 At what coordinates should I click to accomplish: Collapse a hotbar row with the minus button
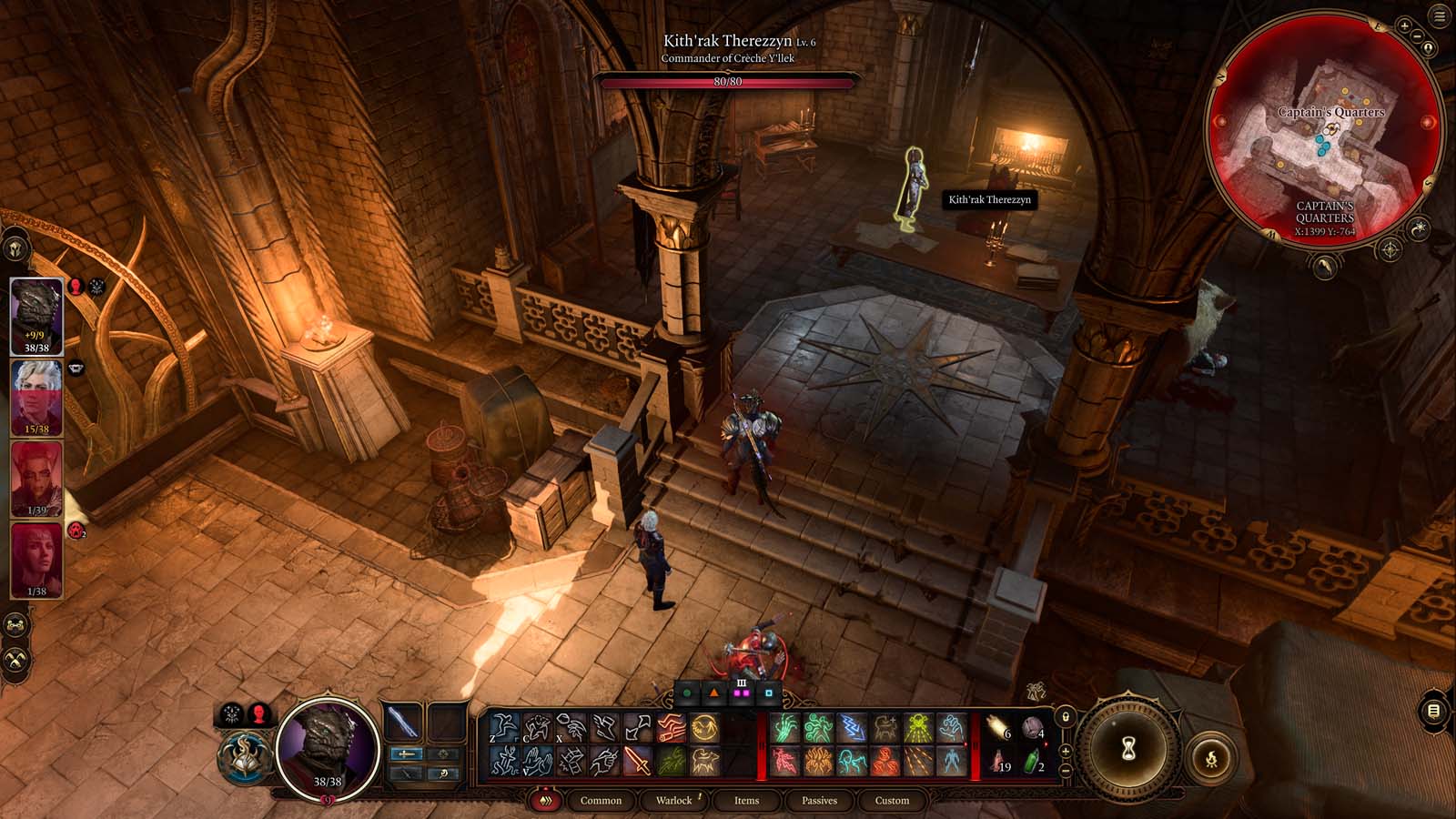point(1066,769)
